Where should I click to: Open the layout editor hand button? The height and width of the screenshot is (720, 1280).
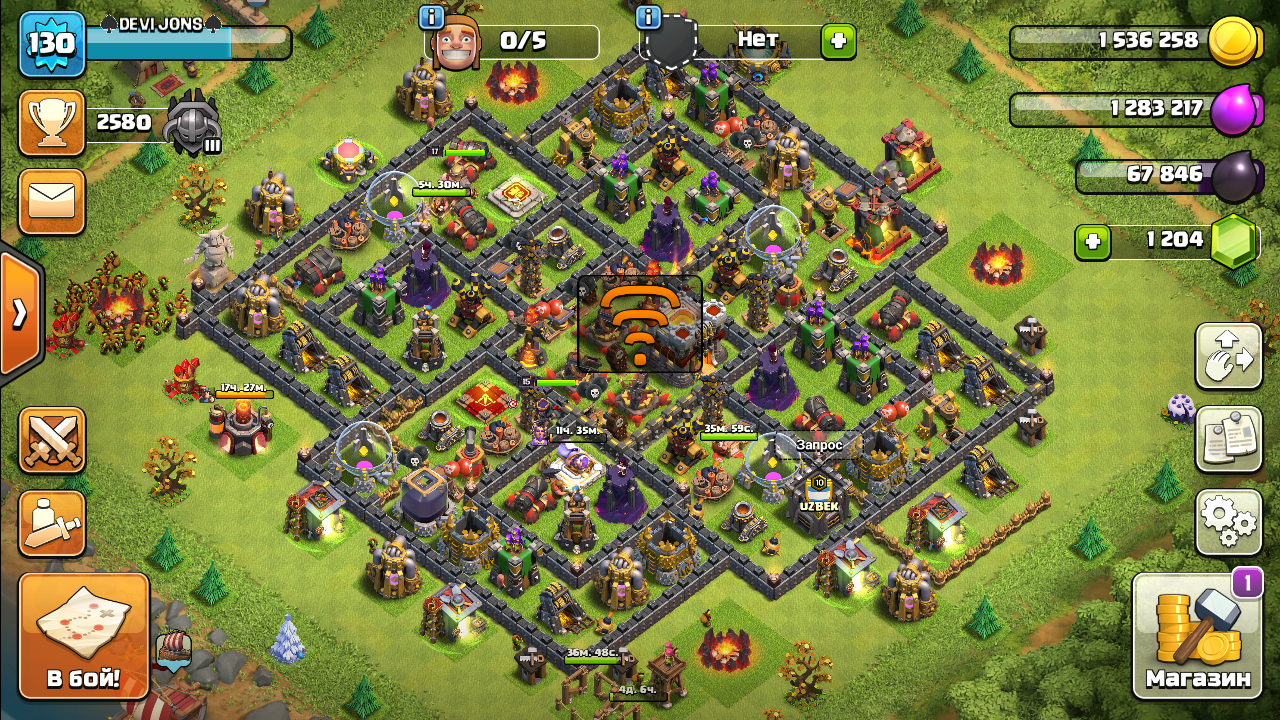point(1228,356)
